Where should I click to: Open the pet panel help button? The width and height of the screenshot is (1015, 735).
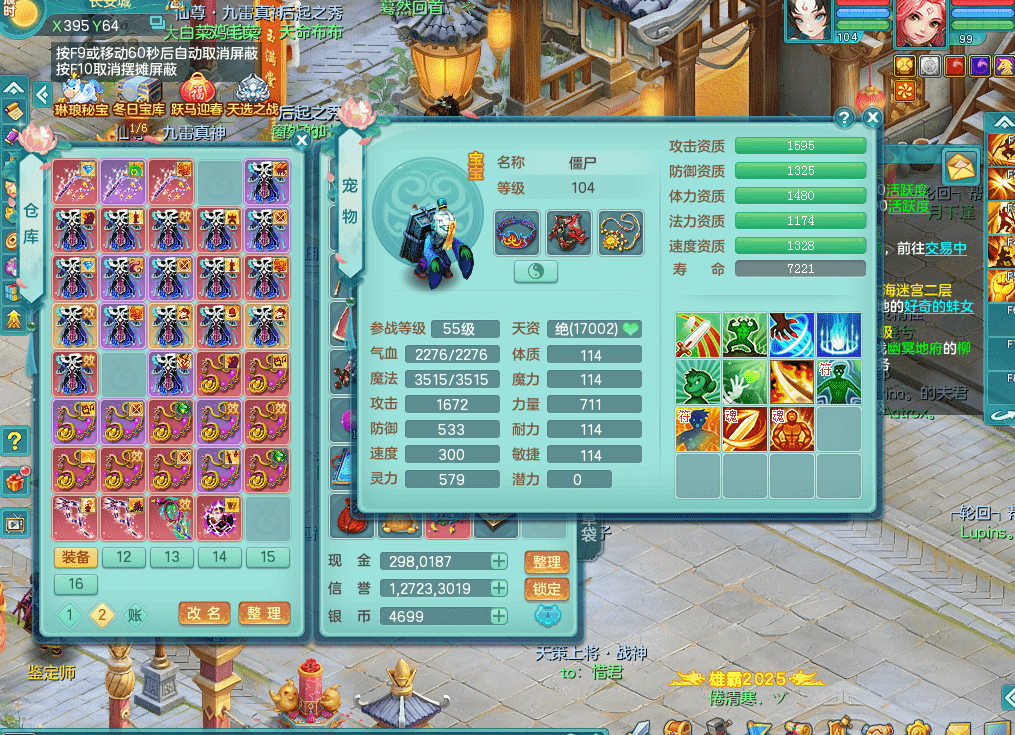click(x=843, y=118)
